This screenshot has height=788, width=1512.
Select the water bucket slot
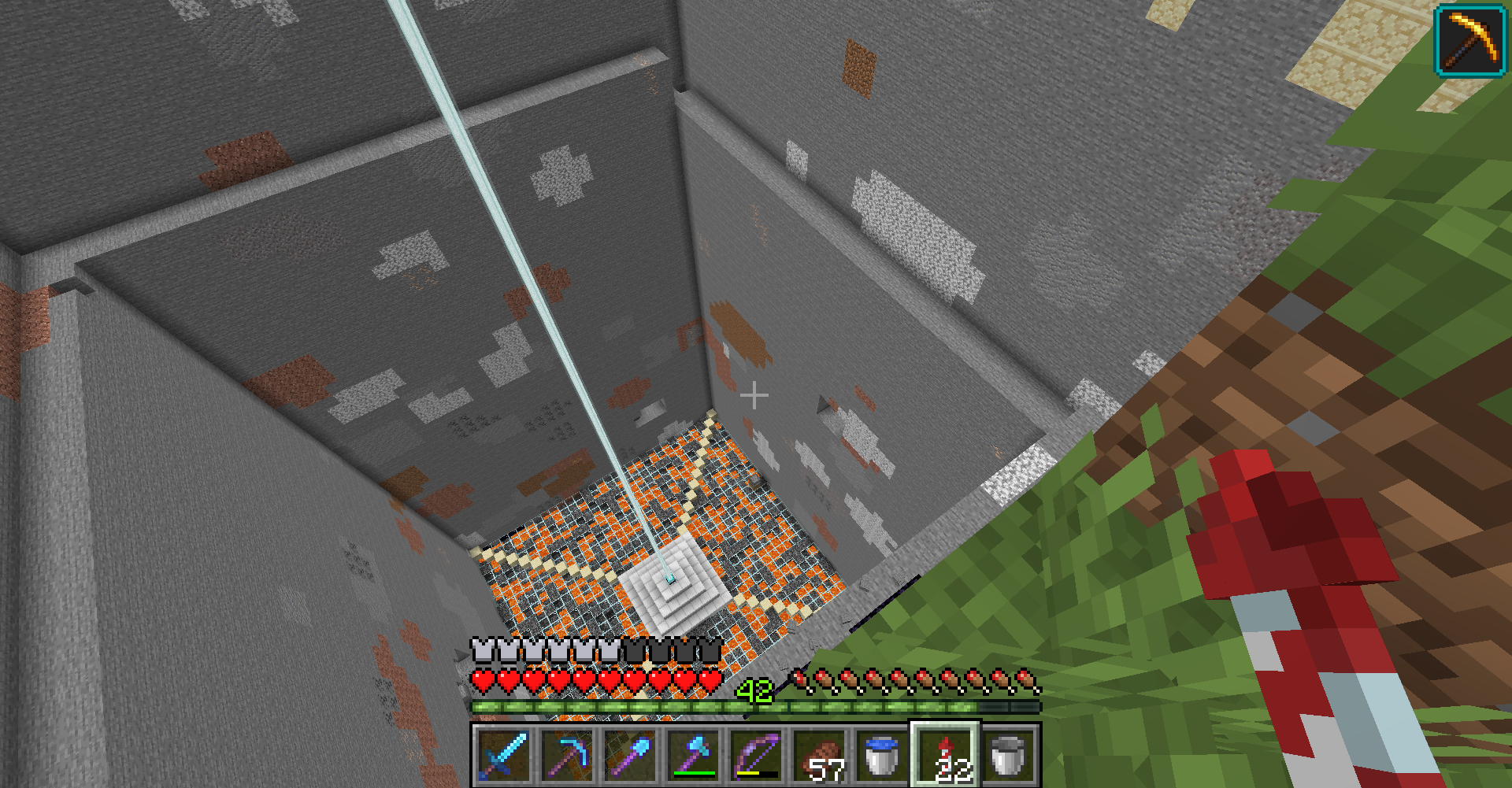click(881, 755)
